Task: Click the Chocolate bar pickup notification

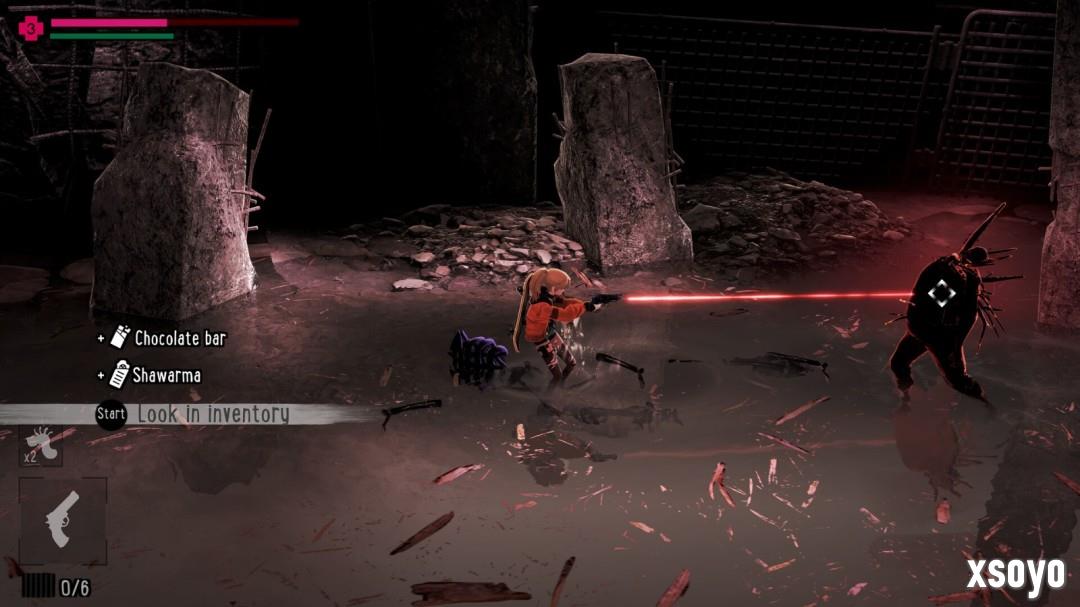Action: coord(169,338)
